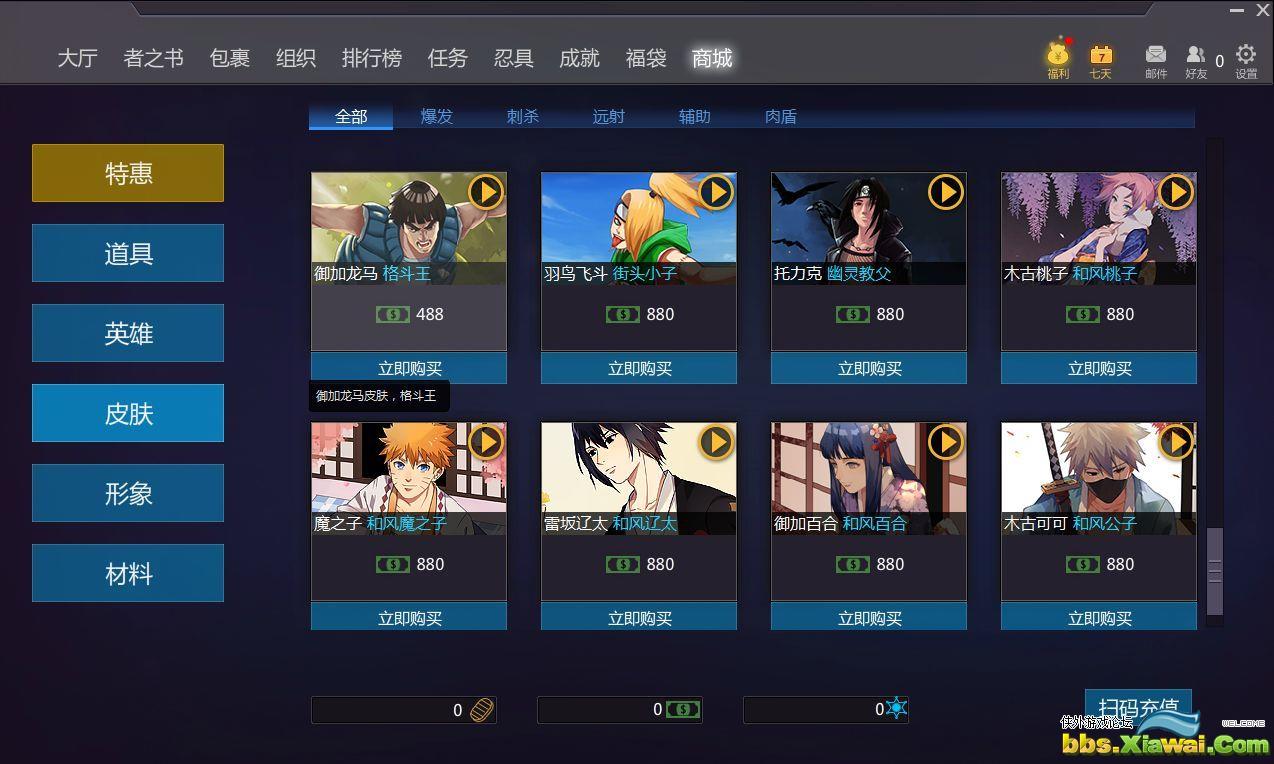1274x764 pixels.
Task: Go to the 排行榜 rankings page
Action: 371,58
